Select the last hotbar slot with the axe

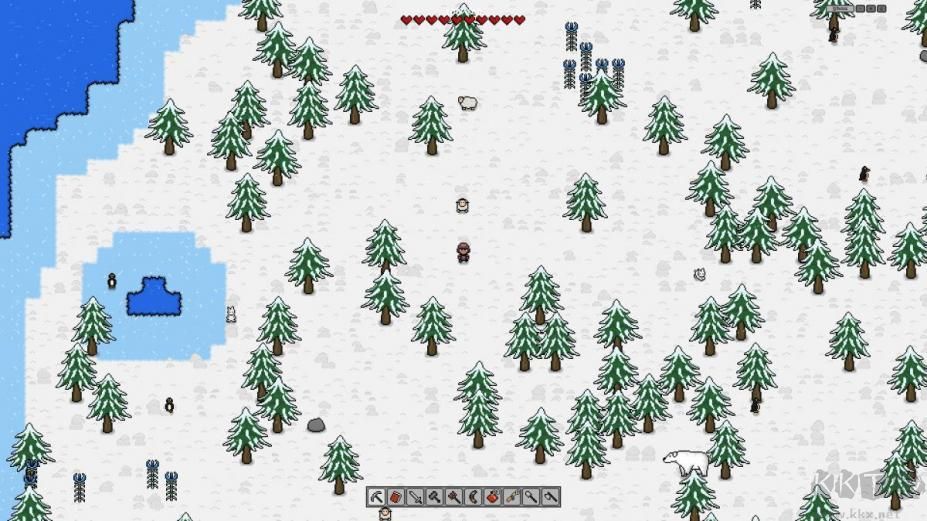tap(551, 497)
